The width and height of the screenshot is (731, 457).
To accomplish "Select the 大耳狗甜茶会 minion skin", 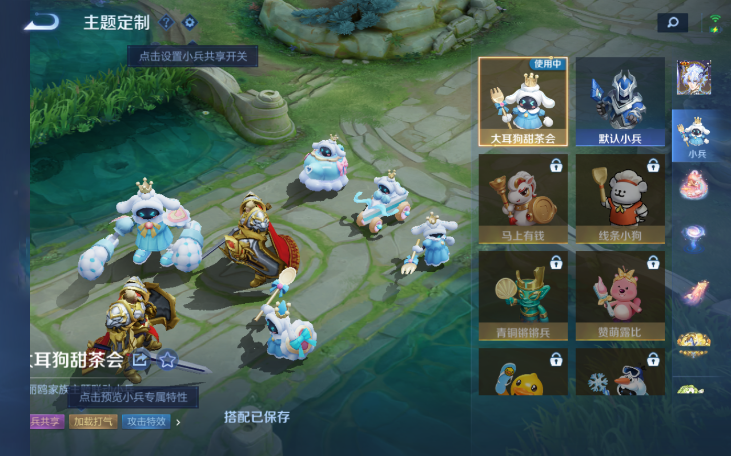I will click(523, 102).
